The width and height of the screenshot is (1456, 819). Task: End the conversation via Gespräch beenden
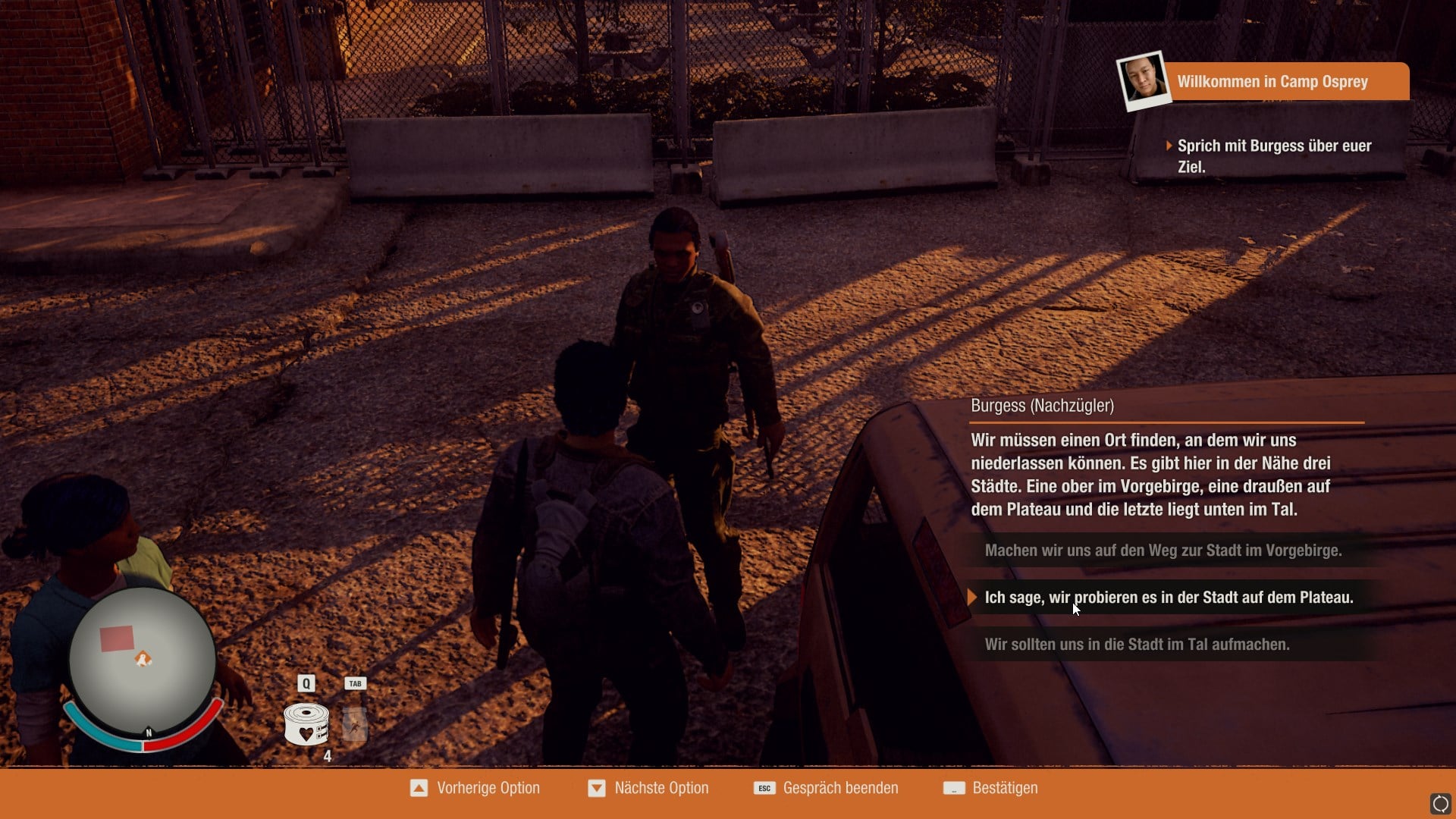pyautogui.click(x=826, y=789)
